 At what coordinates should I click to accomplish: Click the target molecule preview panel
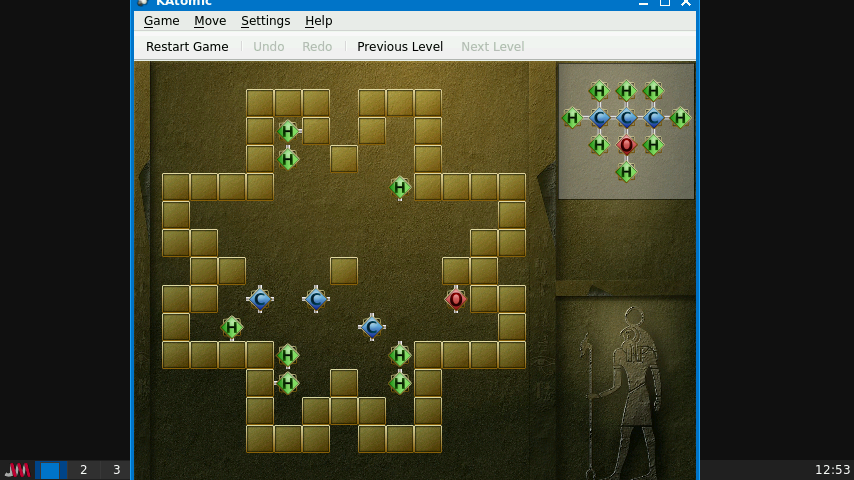click(x=626, y=131)
